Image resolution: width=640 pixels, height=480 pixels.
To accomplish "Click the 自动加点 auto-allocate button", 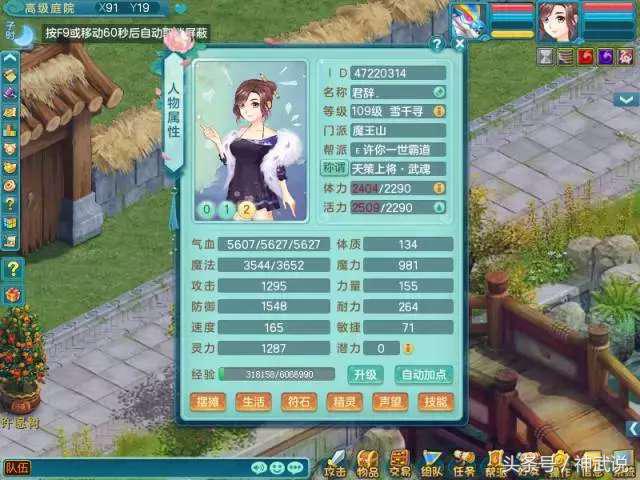I will point(423,375).
